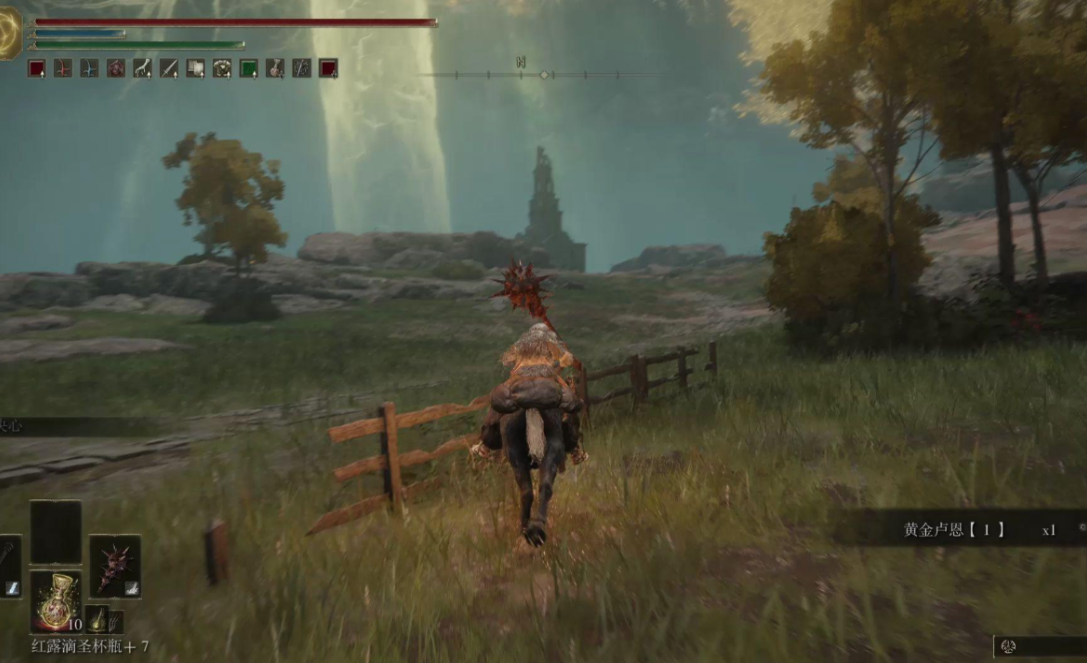Click the blue branch status effect icon
1087x663 pixels.
[90, 68]
